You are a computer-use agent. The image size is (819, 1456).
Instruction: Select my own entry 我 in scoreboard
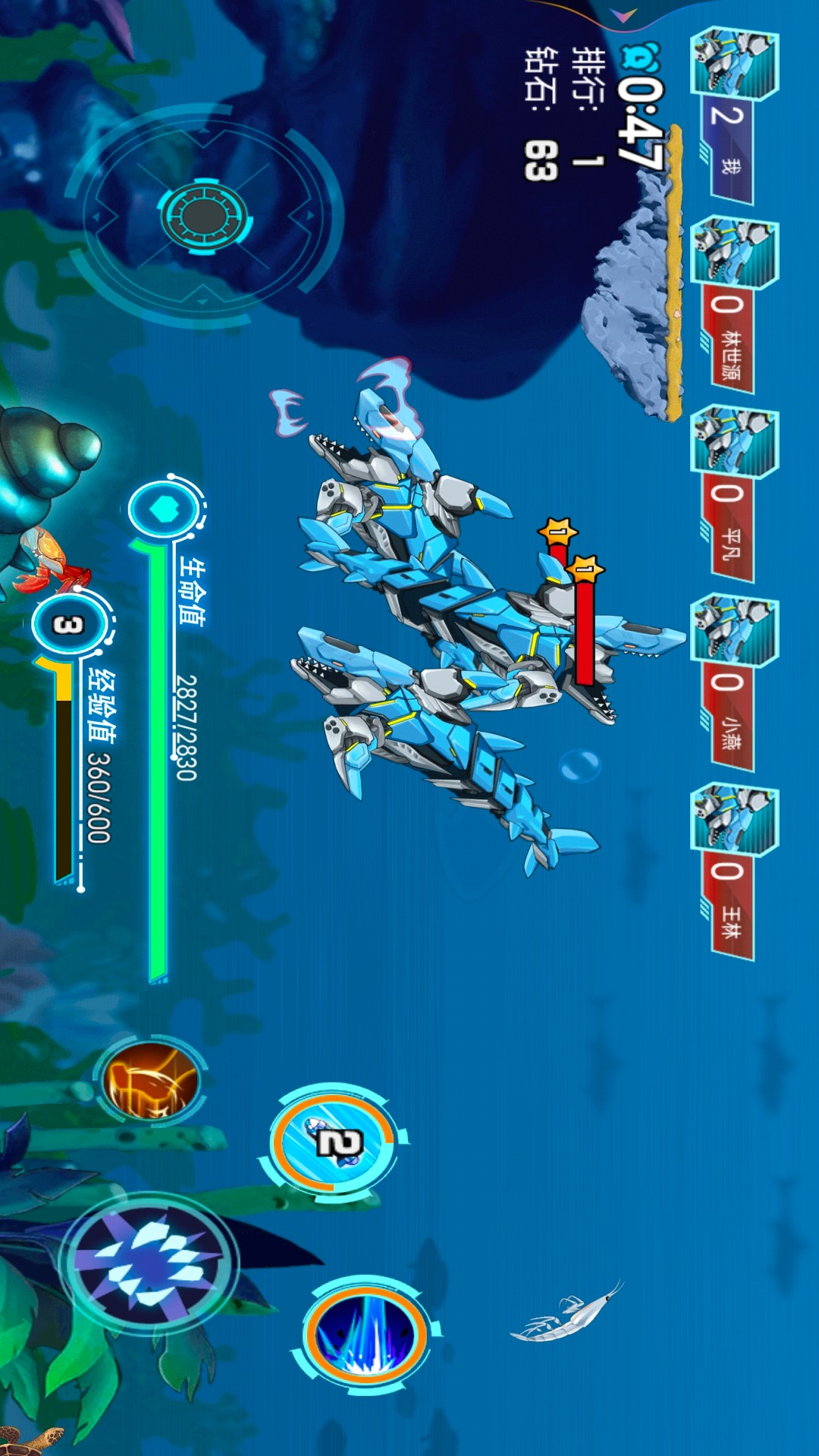coord(732,116)
